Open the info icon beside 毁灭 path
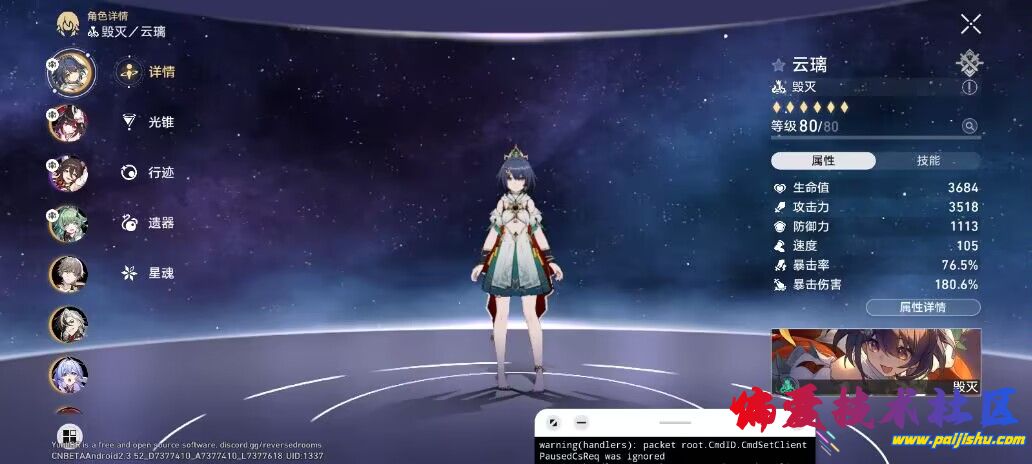1032x464 pixels. tap(969, 88)
